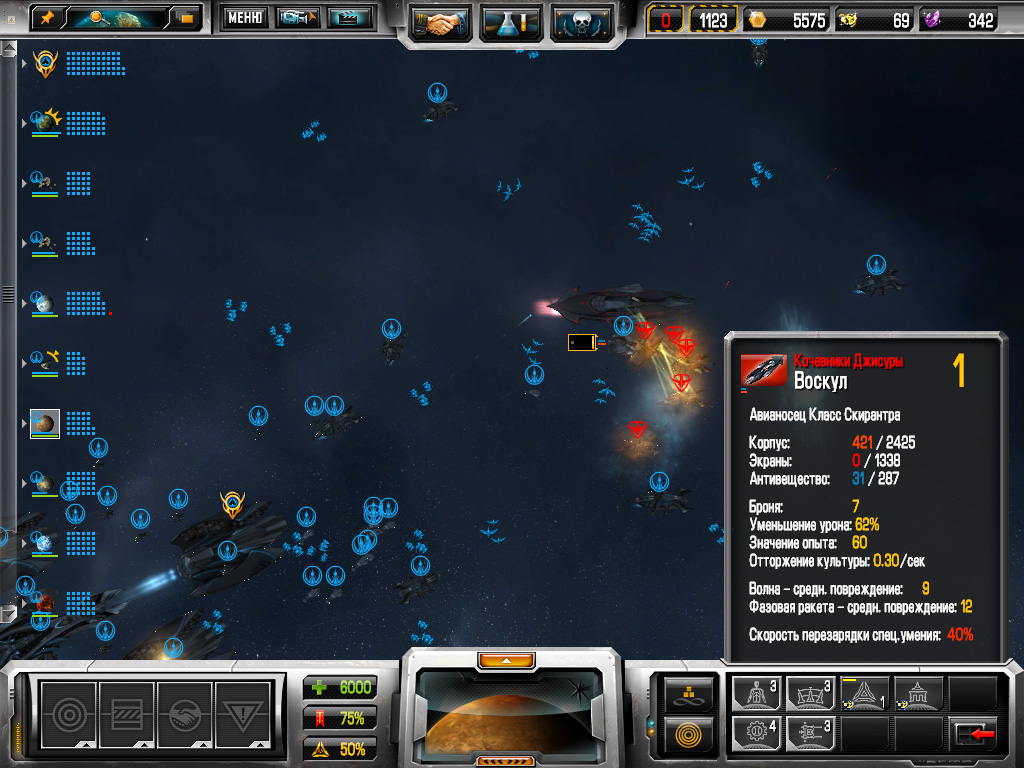Select the gold spiral orbit button
Image resolution: width=1024 pixels, height=768 pixels.
[x=689, y=733]
